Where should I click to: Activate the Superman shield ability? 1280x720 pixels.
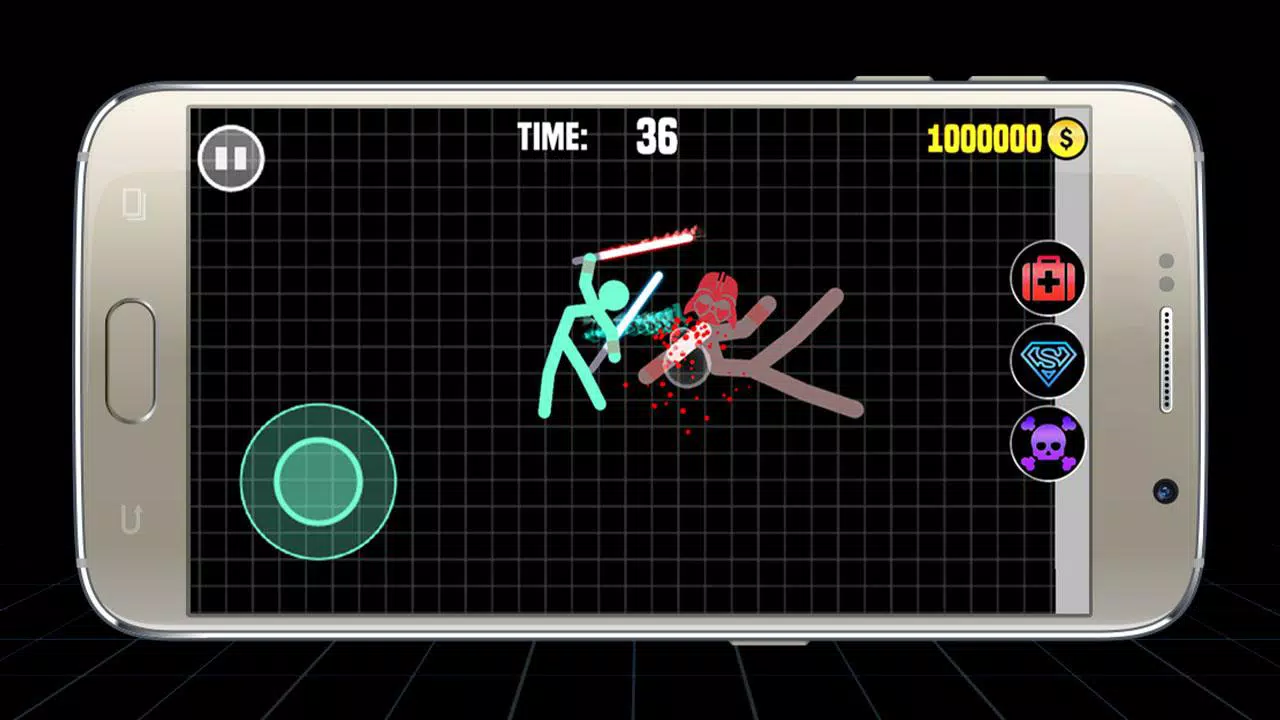[x=1047, y=360]
